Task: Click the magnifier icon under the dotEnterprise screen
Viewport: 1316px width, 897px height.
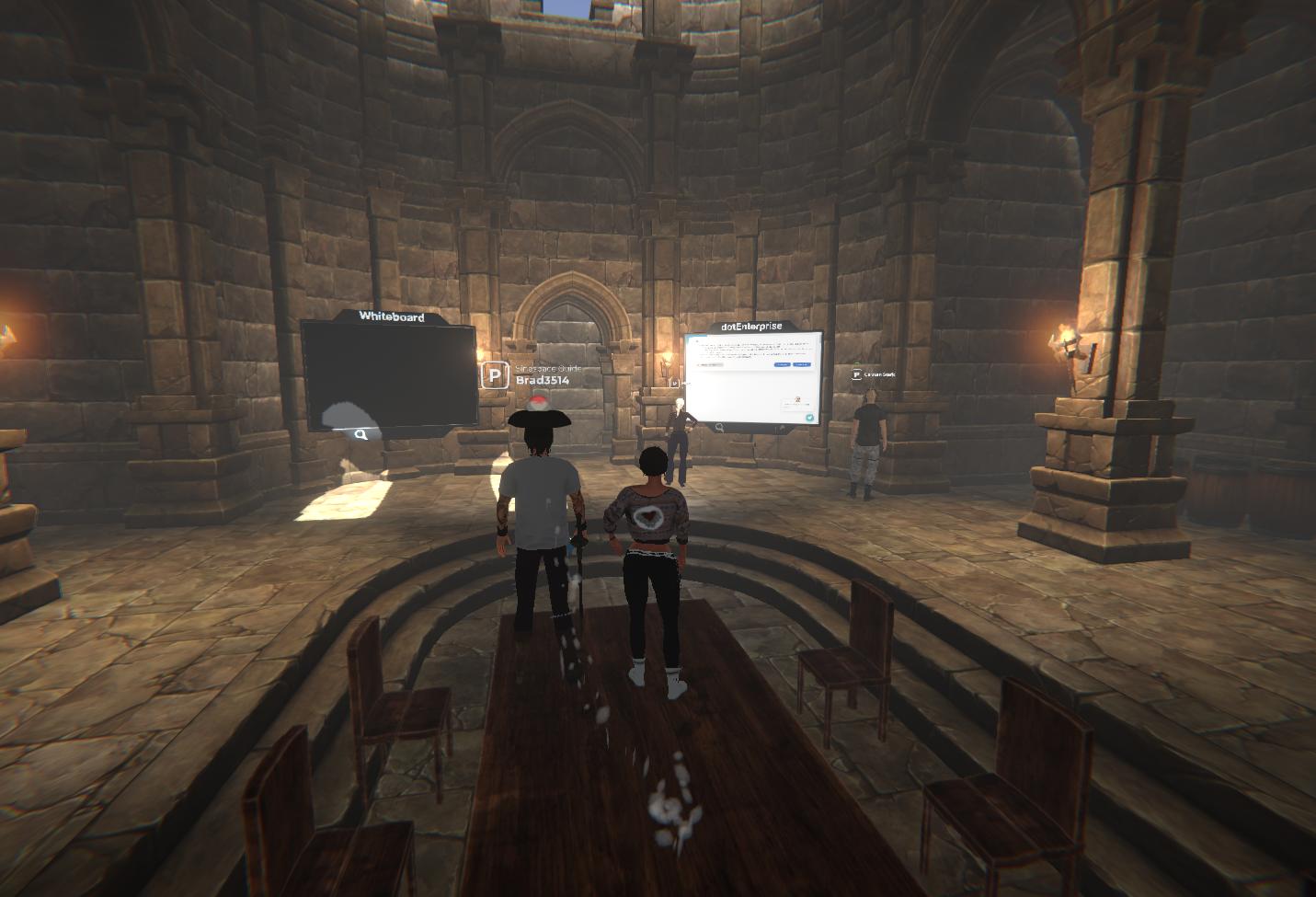Action: (719, 427)
